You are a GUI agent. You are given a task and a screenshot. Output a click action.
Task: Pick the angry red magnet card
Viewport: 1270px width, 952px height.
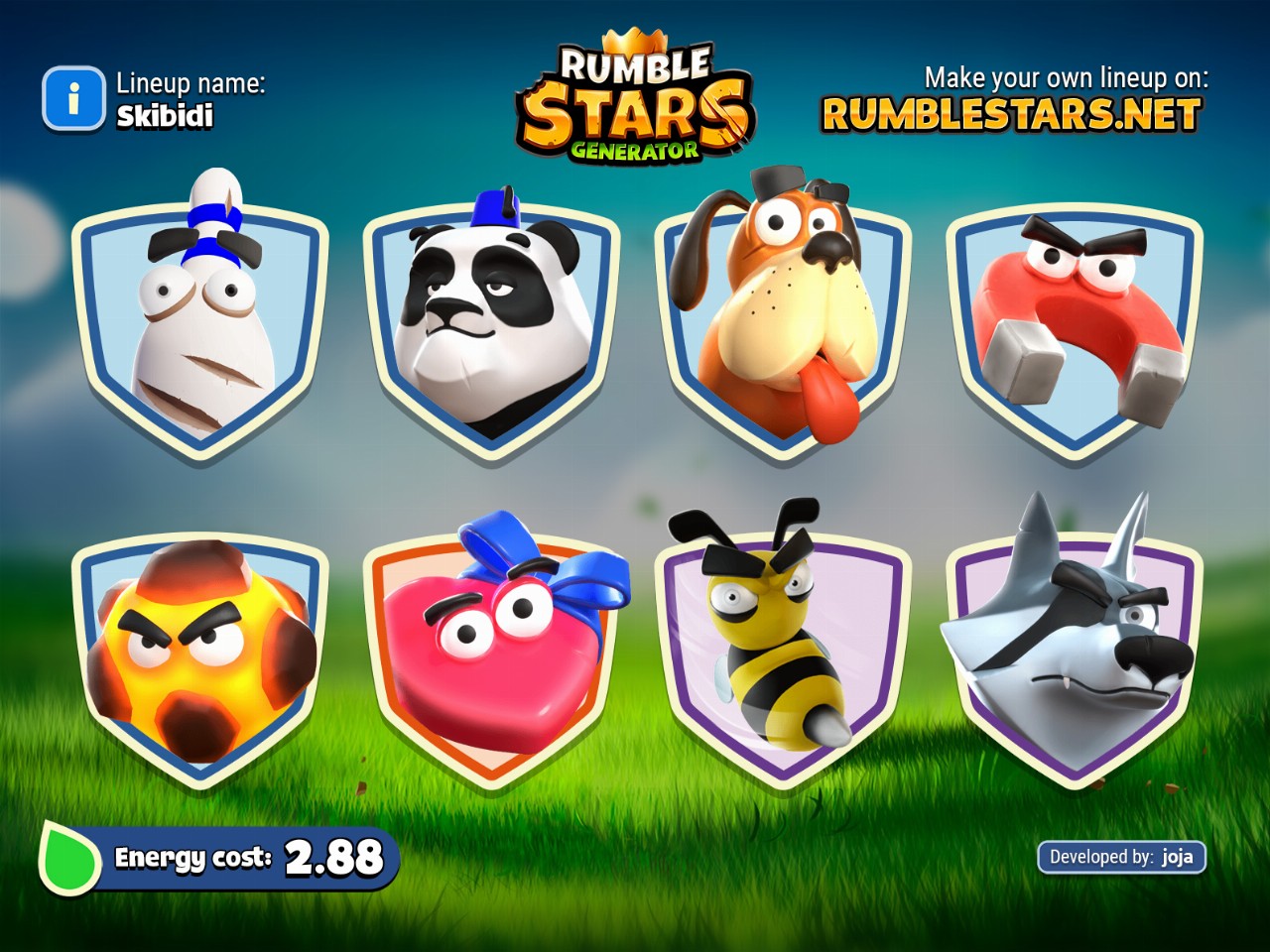coord(1075,327)
